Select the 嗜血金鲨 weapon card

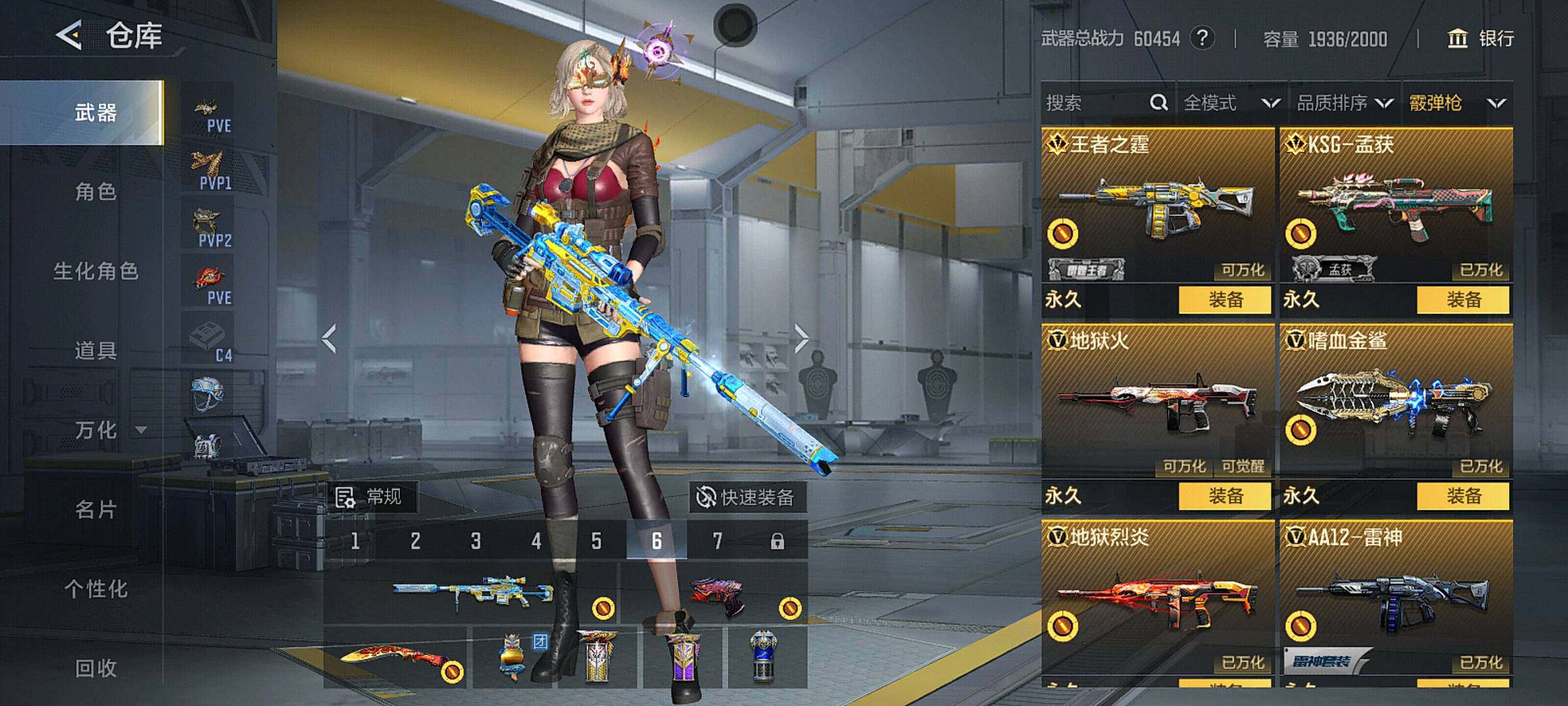coord(1396,402)
